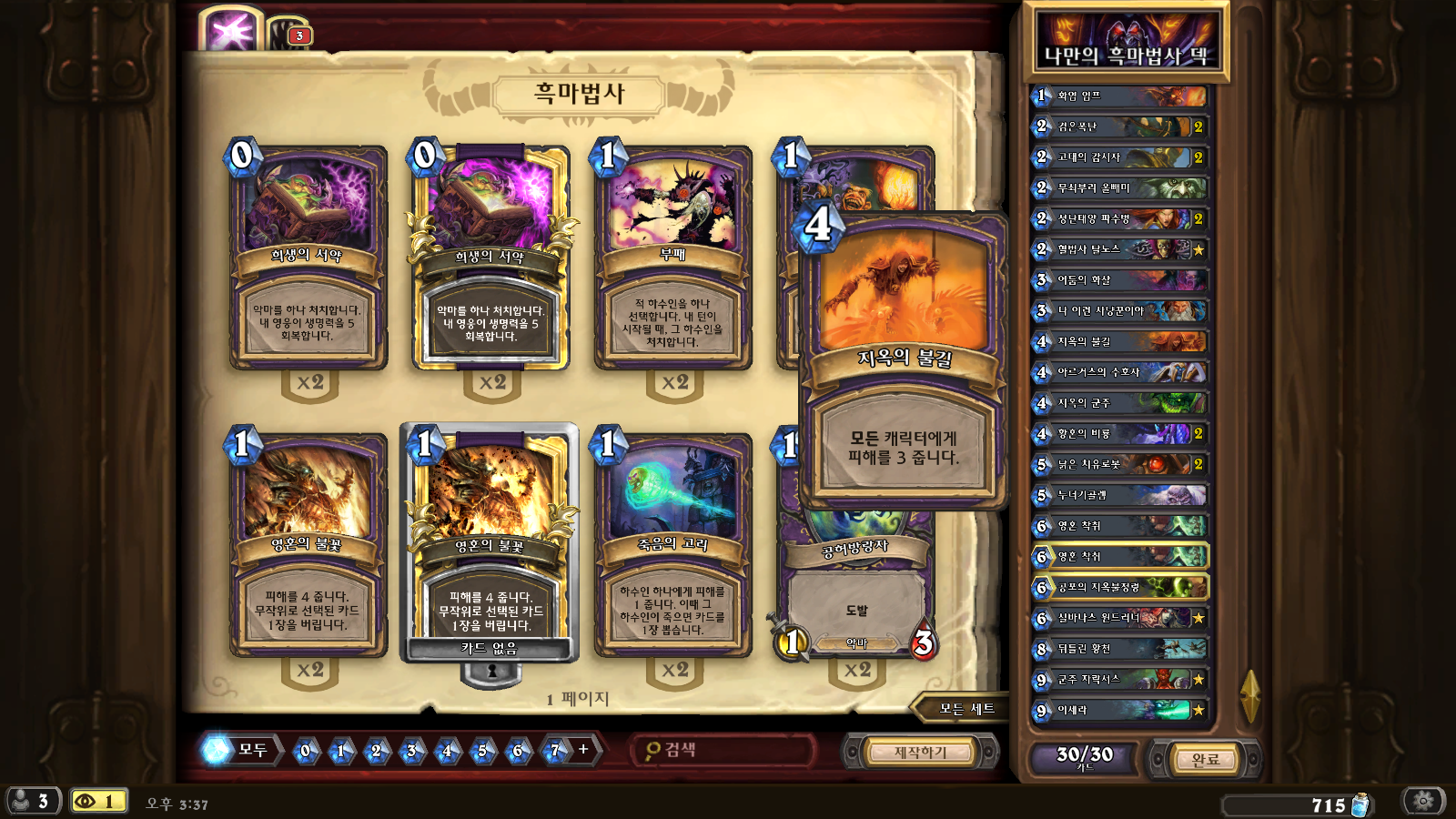Open the gear options menu
1456x819 pixels.
click(1424, 801)
